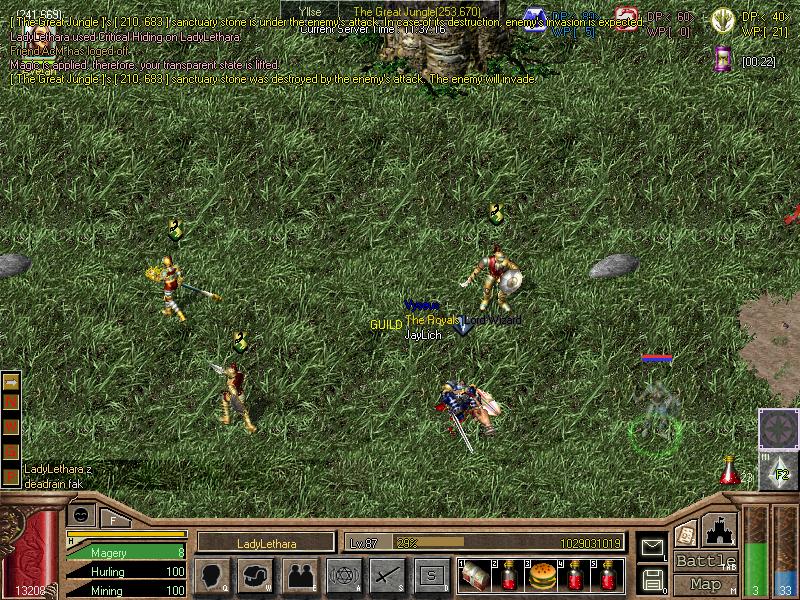Use the red potion in quick slot 2
The image size is (800, 600).
(x=509, y=576)
